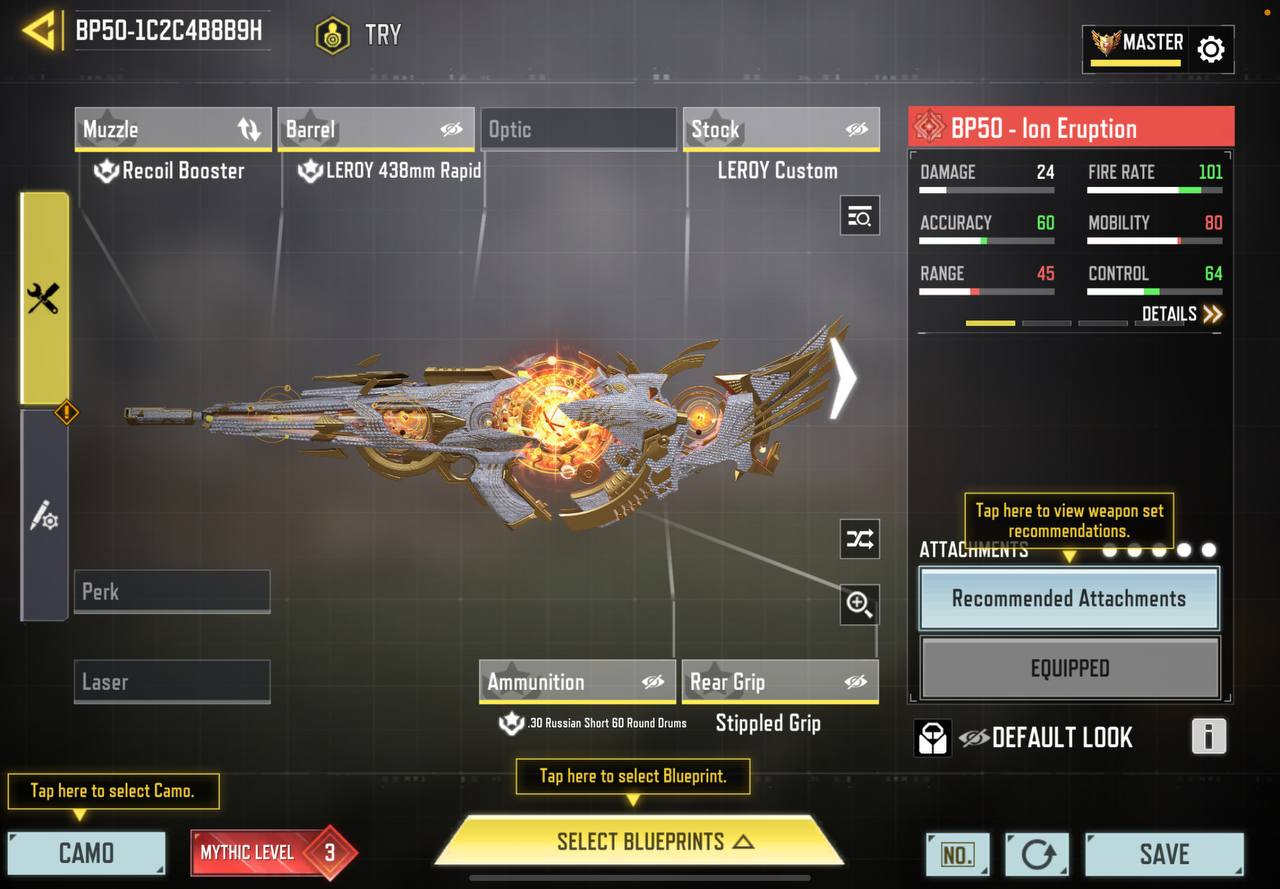1280x889 pixels.
Task: Zoom in on the weapon with magnifier
Action: [x=859, y=604]
